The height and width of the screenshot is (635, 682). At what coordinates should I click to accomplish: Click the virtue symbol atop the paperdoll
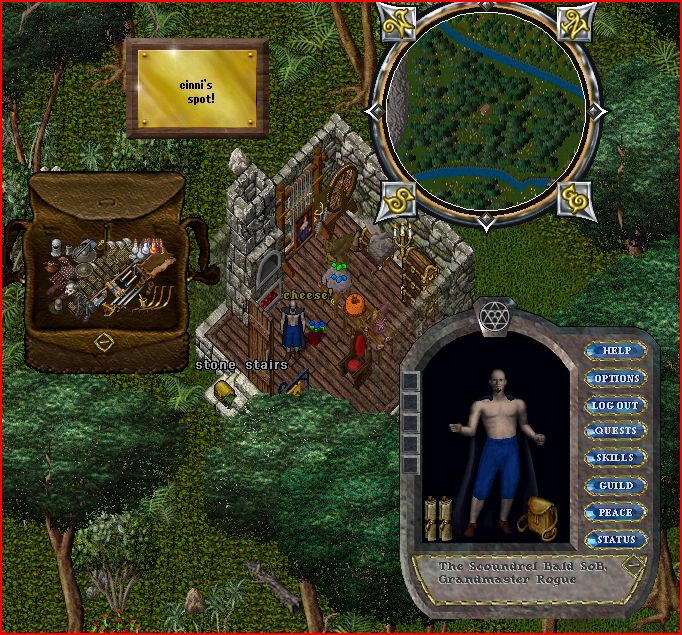491,315
